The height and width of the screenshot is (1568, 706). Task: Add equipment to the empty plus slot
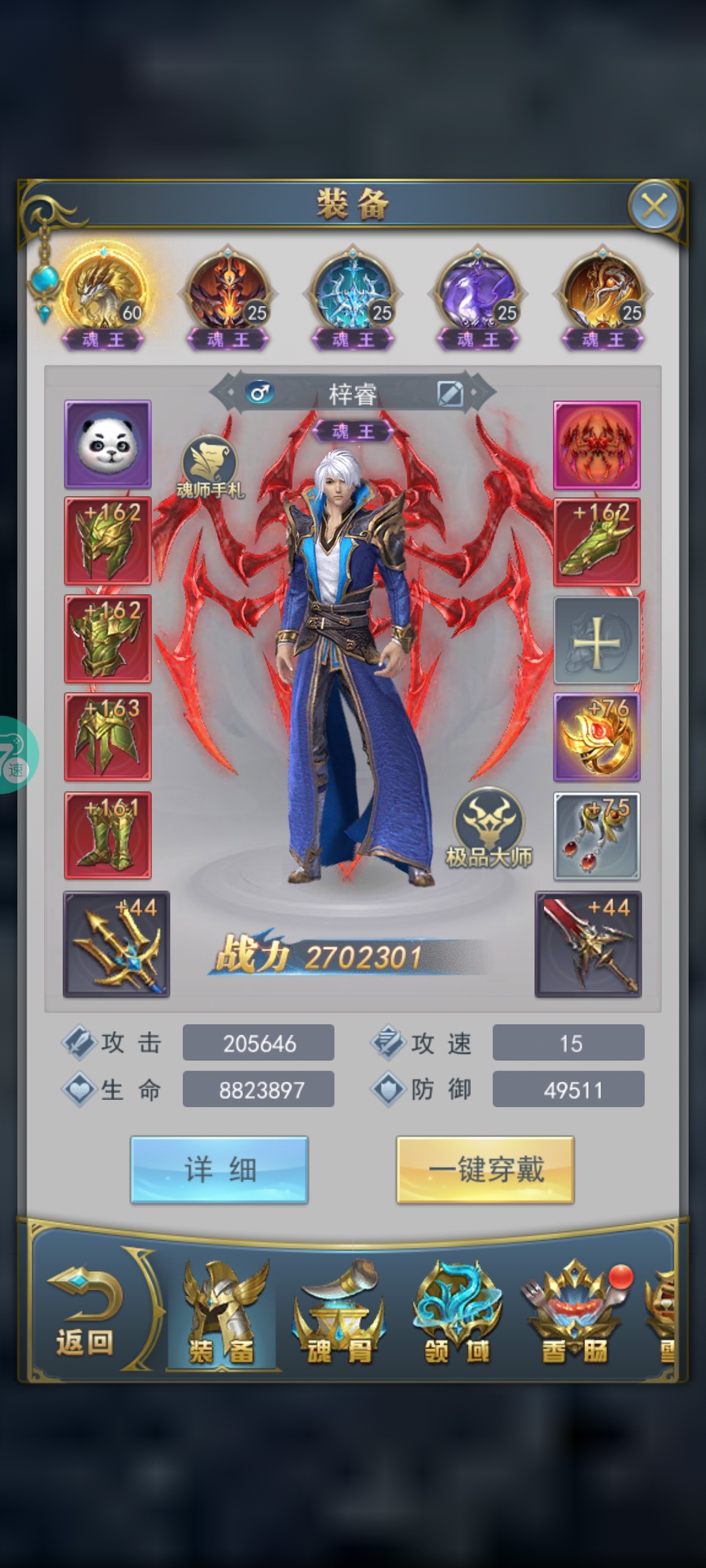tap(596, 640)
